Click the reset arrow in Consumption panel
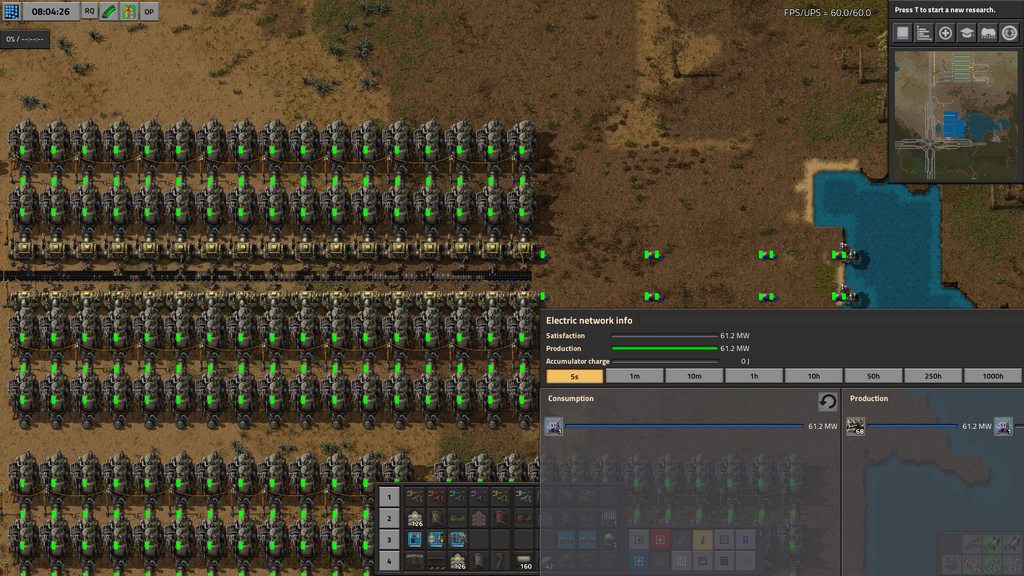The image size is (1024, 576). pos(827,401)
